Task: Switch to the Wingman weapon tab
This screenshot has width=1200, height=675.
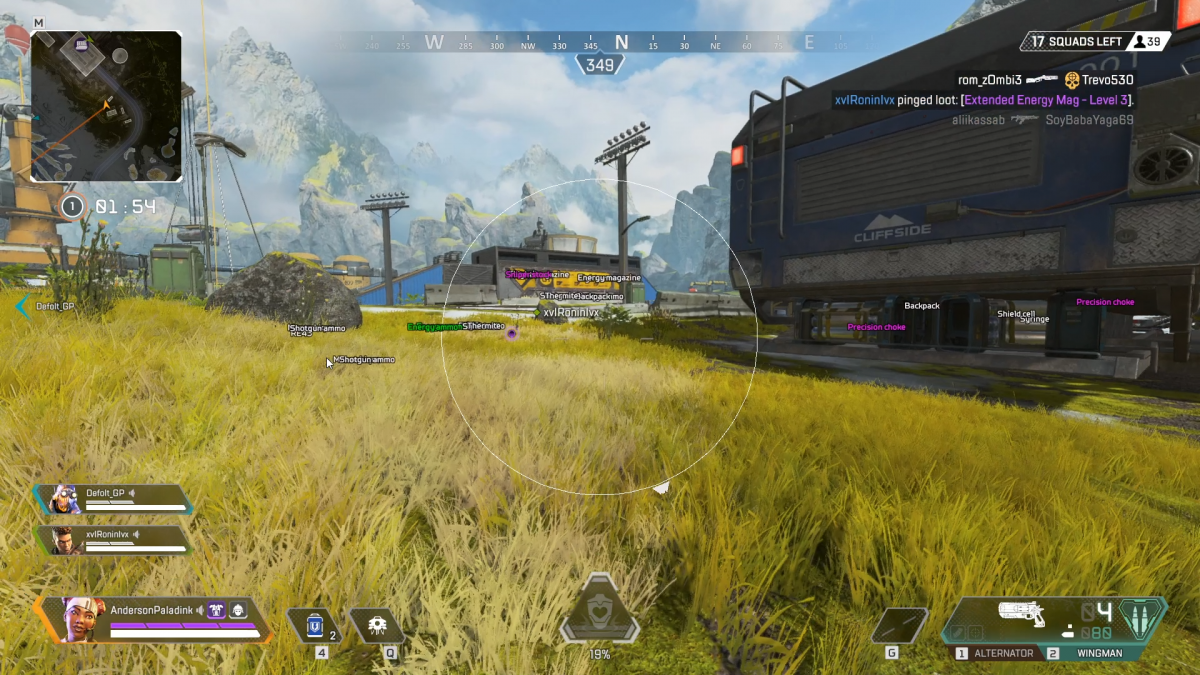Action: [x=1091, y=653]
